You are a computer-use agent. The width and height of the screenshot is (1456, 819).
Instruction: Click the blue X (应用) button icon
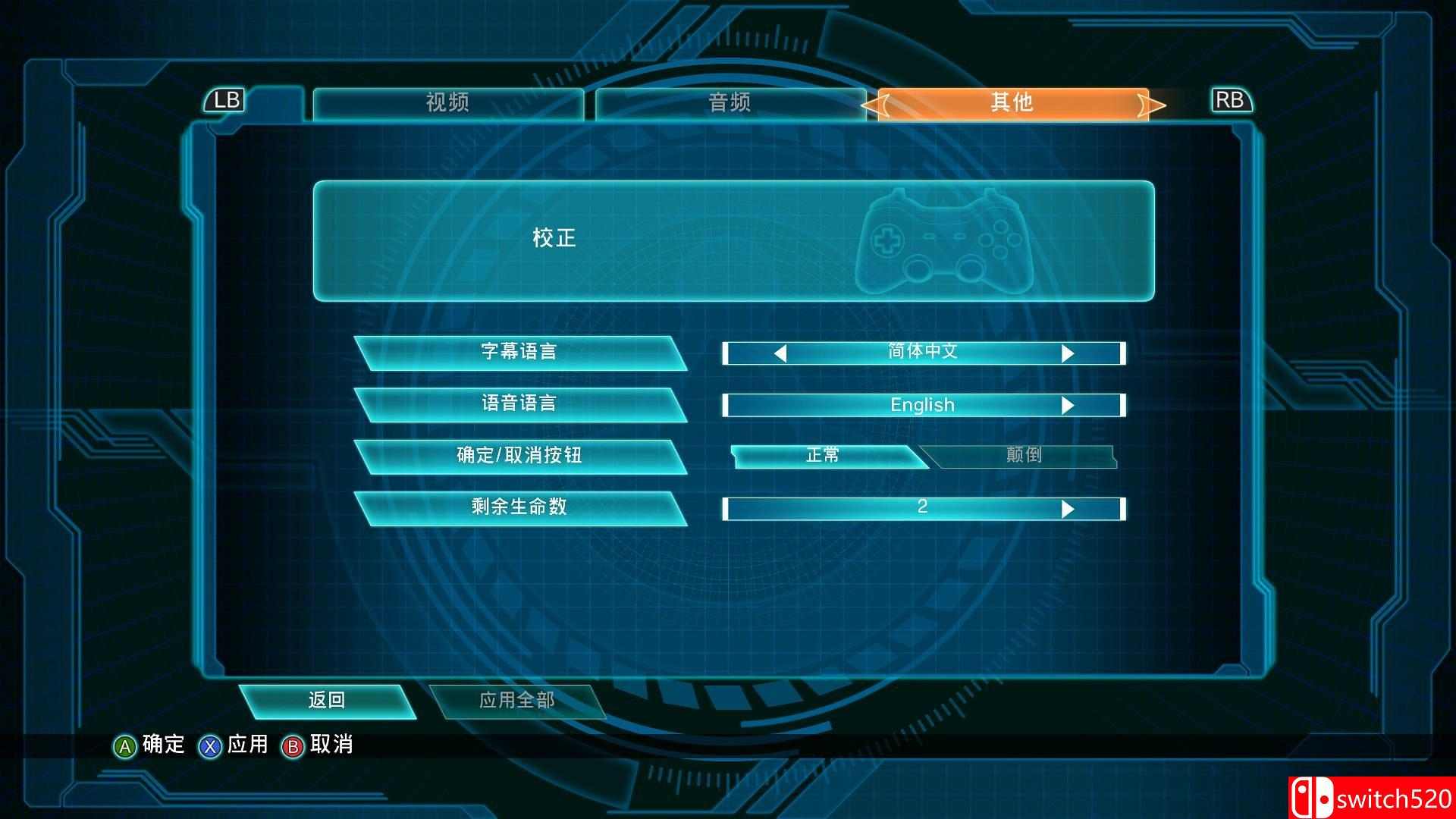pos(210,745)
